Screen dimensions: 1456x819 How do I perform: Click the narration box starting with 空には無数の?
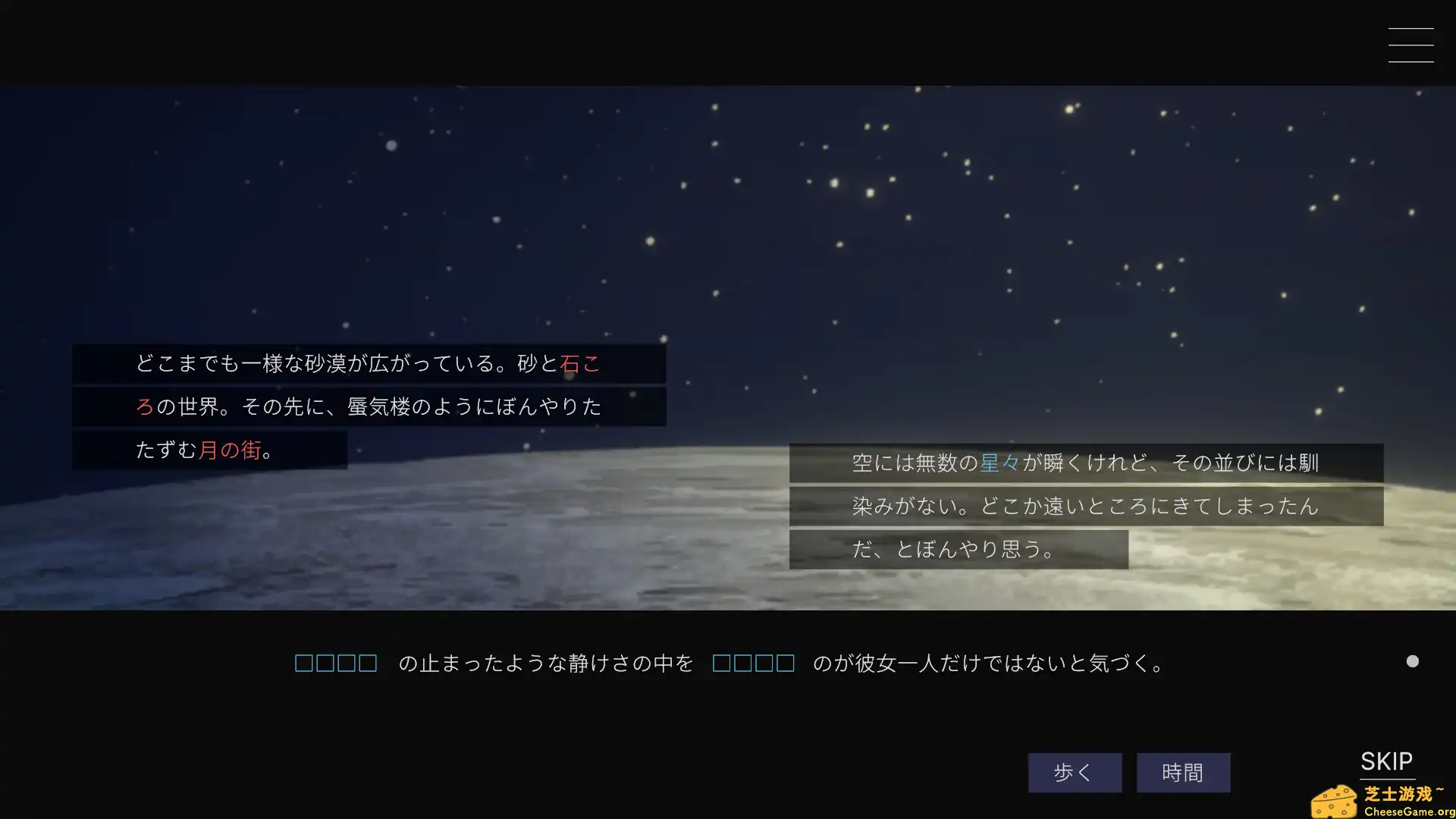1084,463
